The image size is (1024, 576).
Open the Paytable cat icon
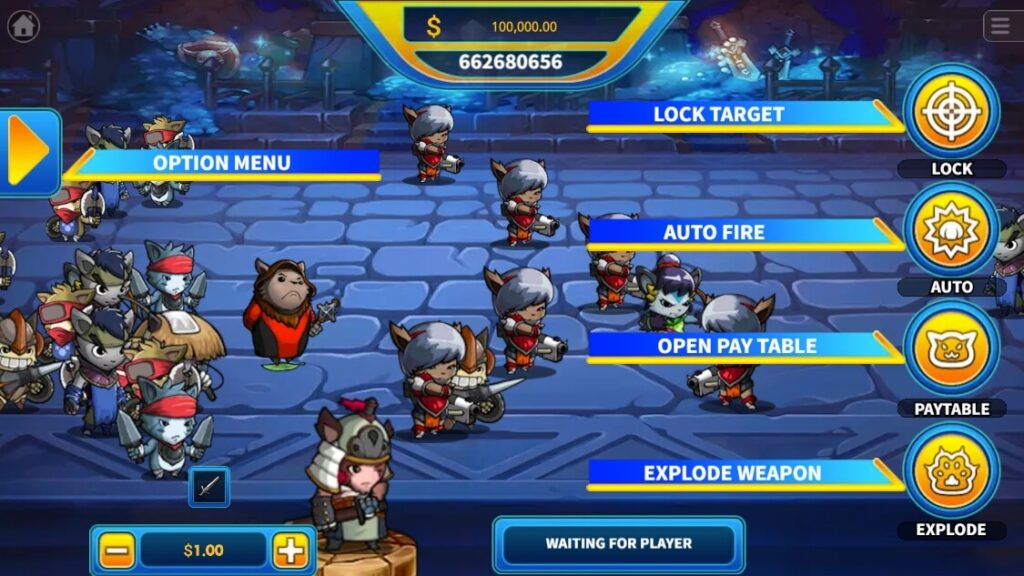coord(951,349)
